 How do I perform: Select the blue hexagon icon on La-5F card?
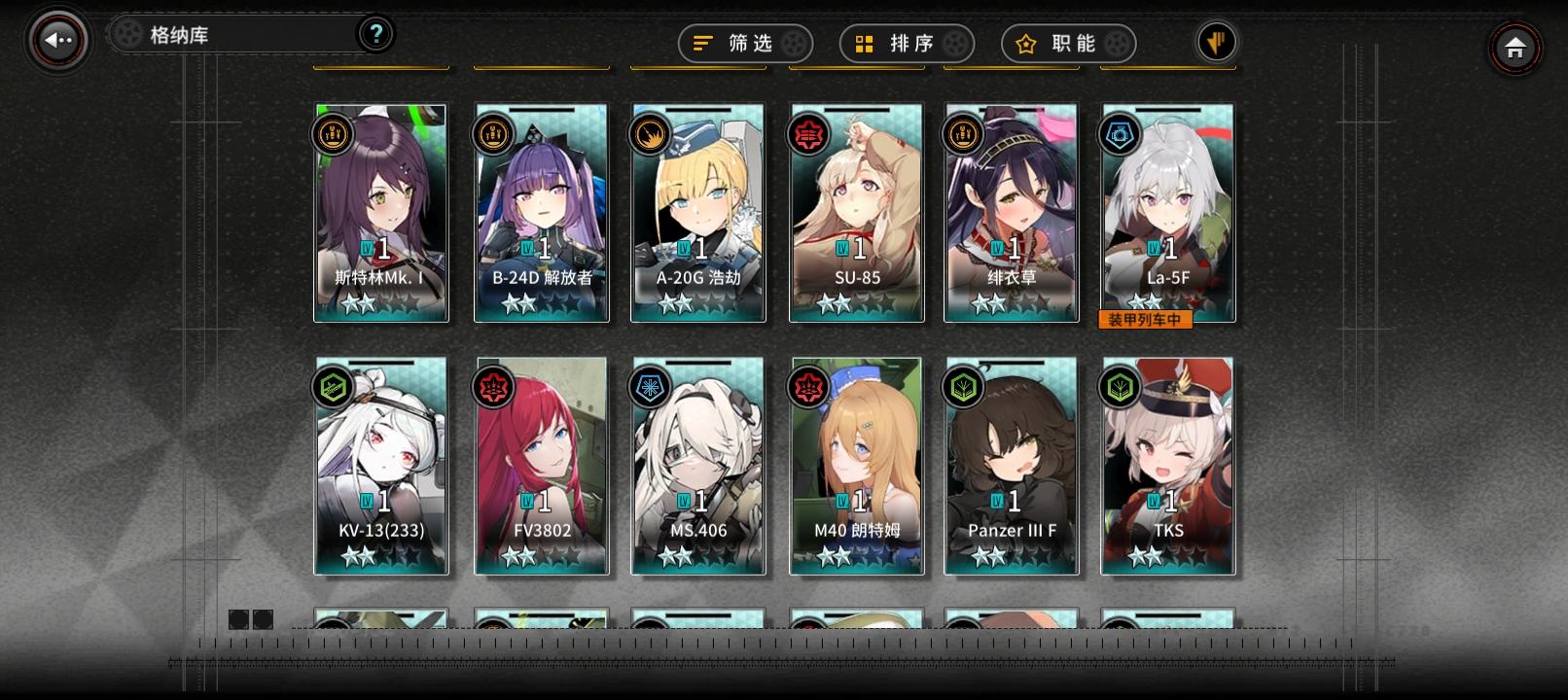1118,134
